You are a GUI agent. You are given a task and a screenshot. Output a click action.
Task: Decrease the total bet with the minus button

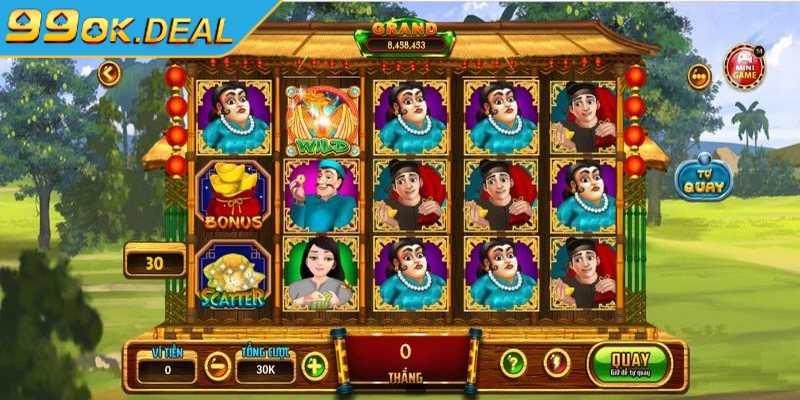pos(217,366)
